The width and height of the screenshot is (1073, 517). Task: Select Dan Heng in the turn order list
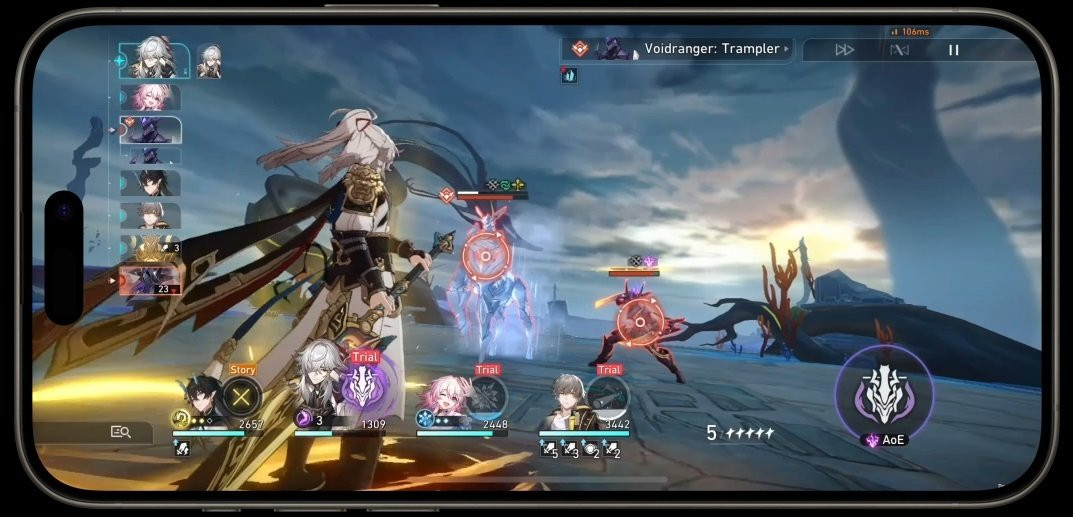[150, 183]
